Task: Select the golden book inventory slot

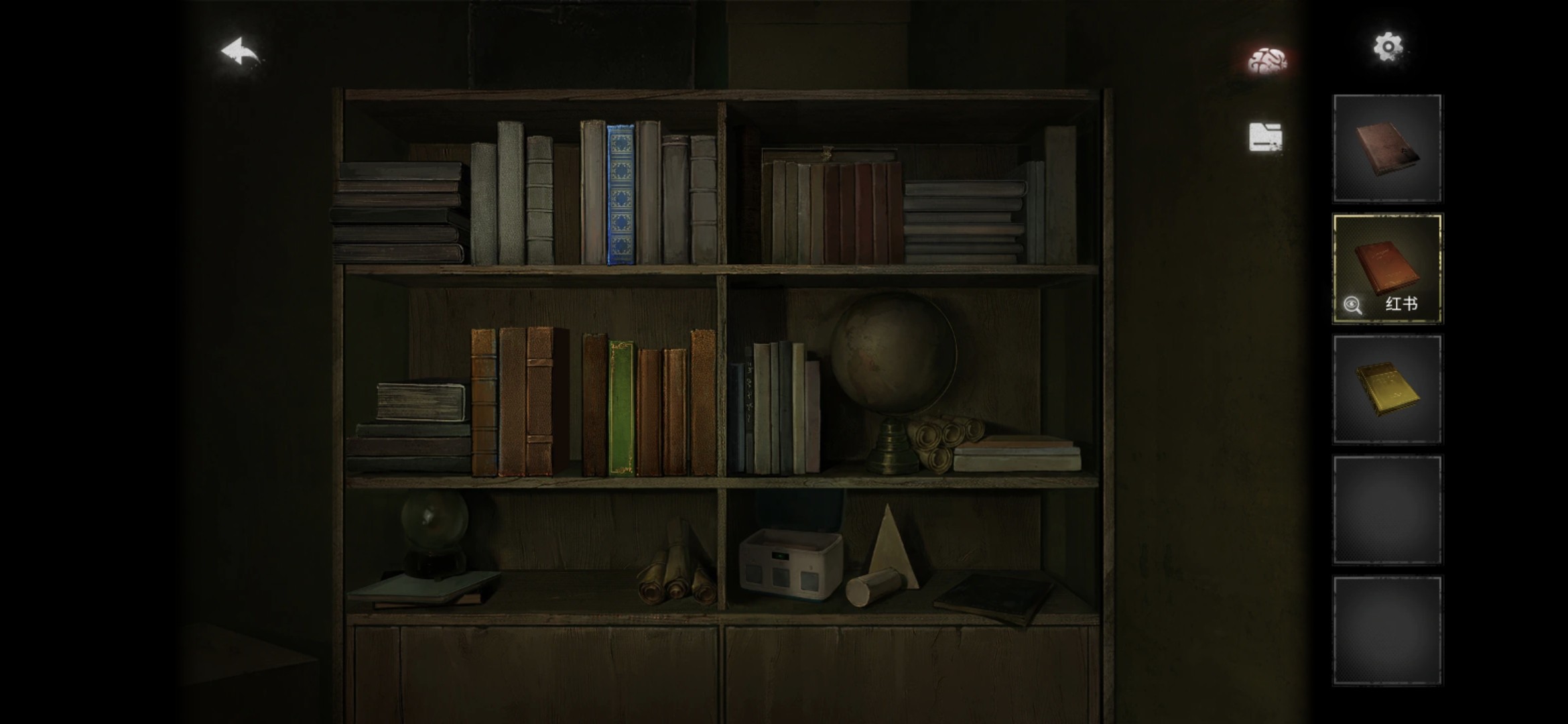Action: 1387,389
